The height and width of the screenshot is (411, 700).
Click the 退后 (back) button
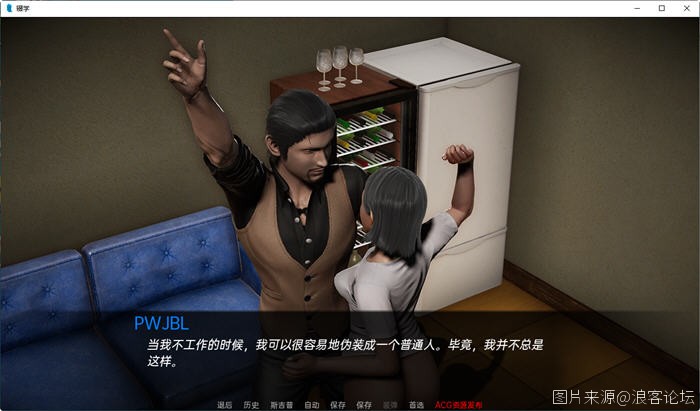(x=223, y=405)
